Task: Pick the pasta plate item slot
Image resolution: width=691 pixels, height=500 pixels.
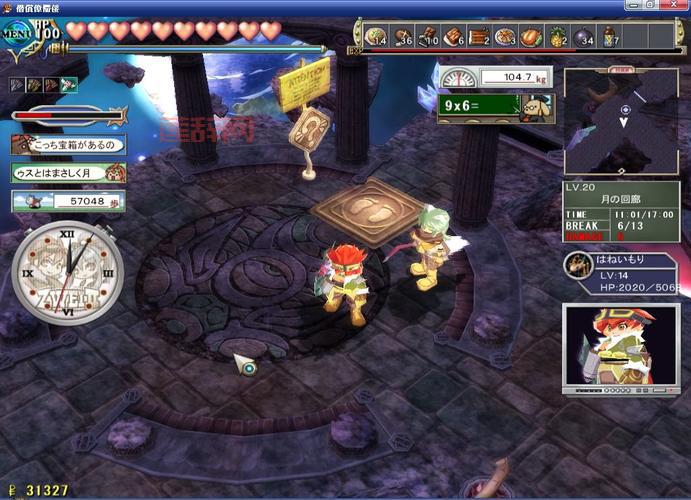Action: [505, 37]
